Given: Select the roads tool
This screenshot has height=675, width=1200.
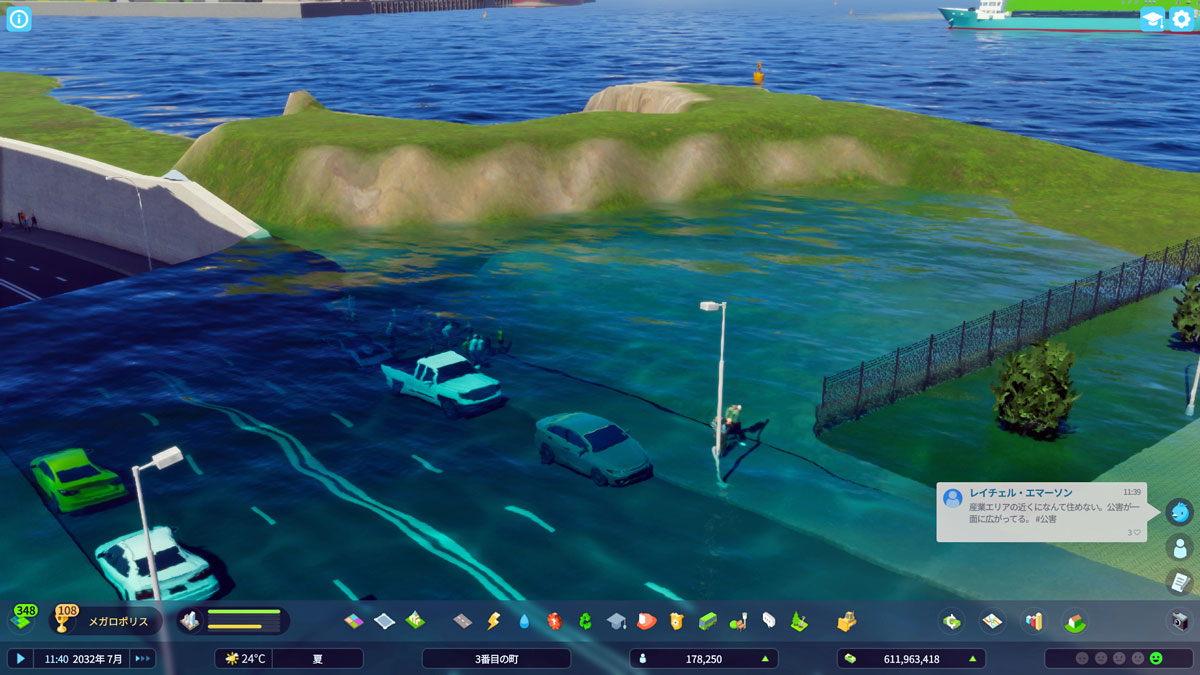Looking at the screenshot, I should point(462,621).
